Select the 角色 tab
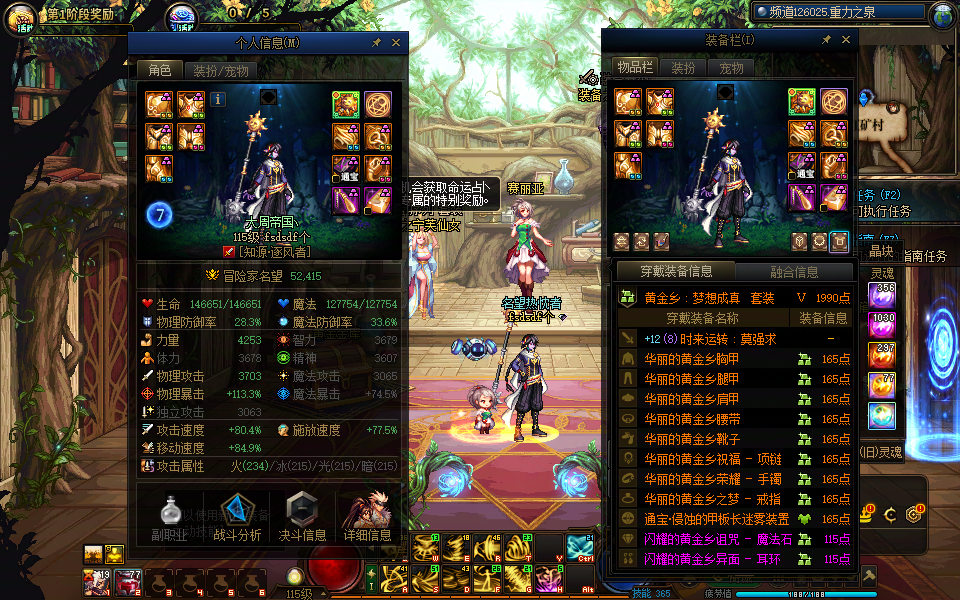The width and height of the screenshot is (960, 600). point(160,71)
